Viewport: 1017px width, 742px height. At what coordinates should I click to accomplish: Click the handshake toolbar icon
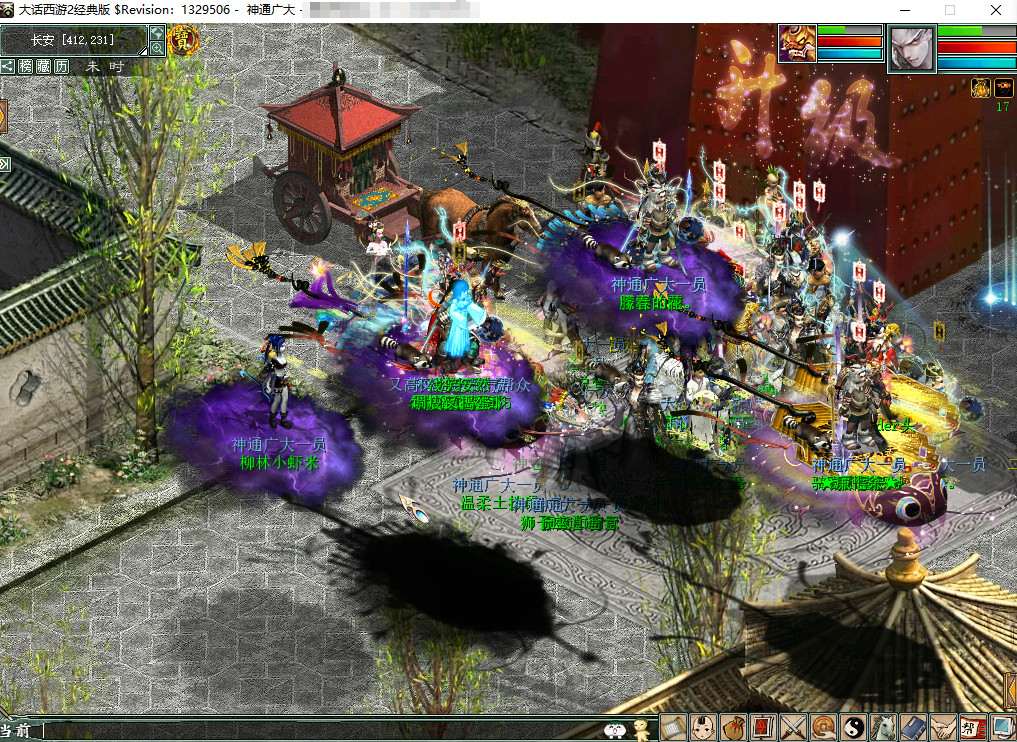click(942, 727)
